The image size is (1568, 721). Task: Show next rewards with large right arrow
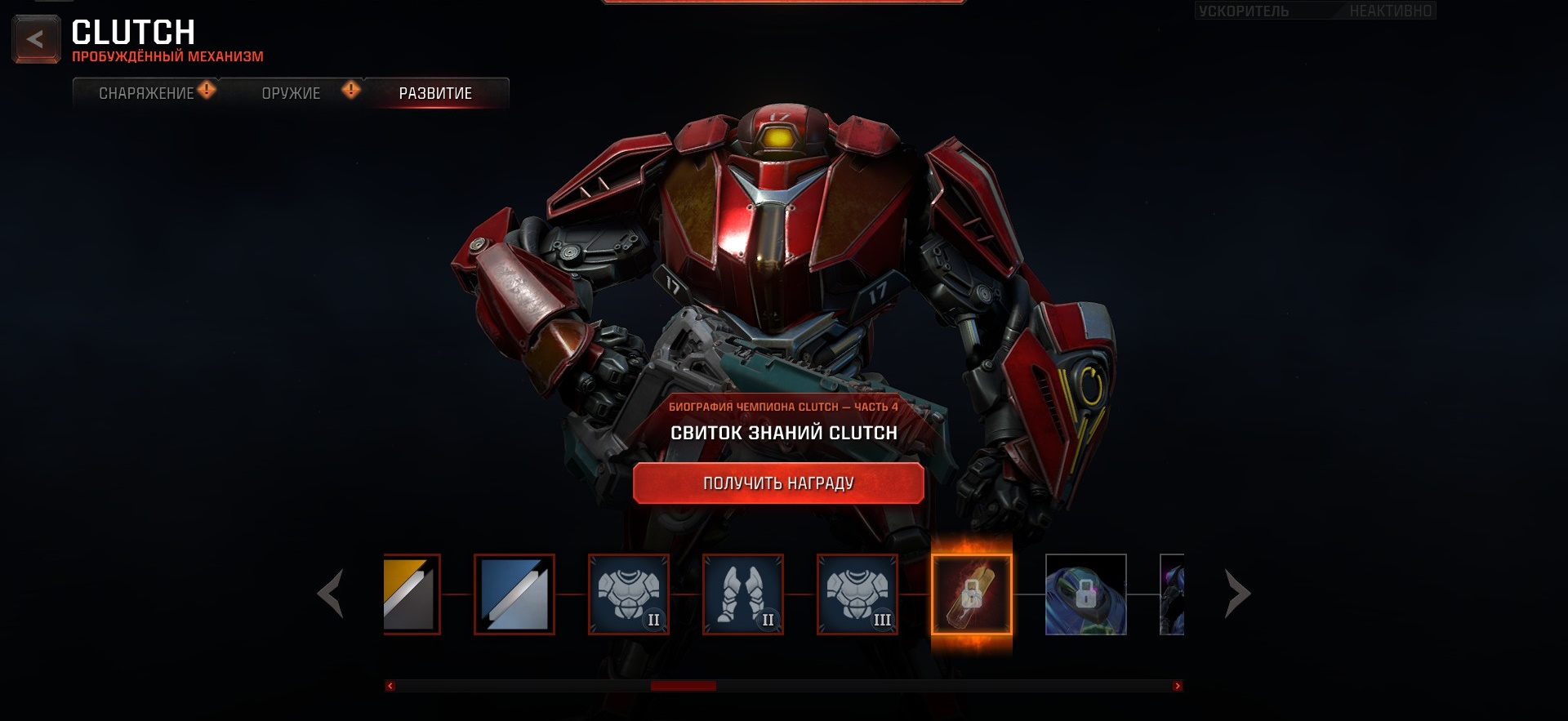click(x=1237, y=594)
